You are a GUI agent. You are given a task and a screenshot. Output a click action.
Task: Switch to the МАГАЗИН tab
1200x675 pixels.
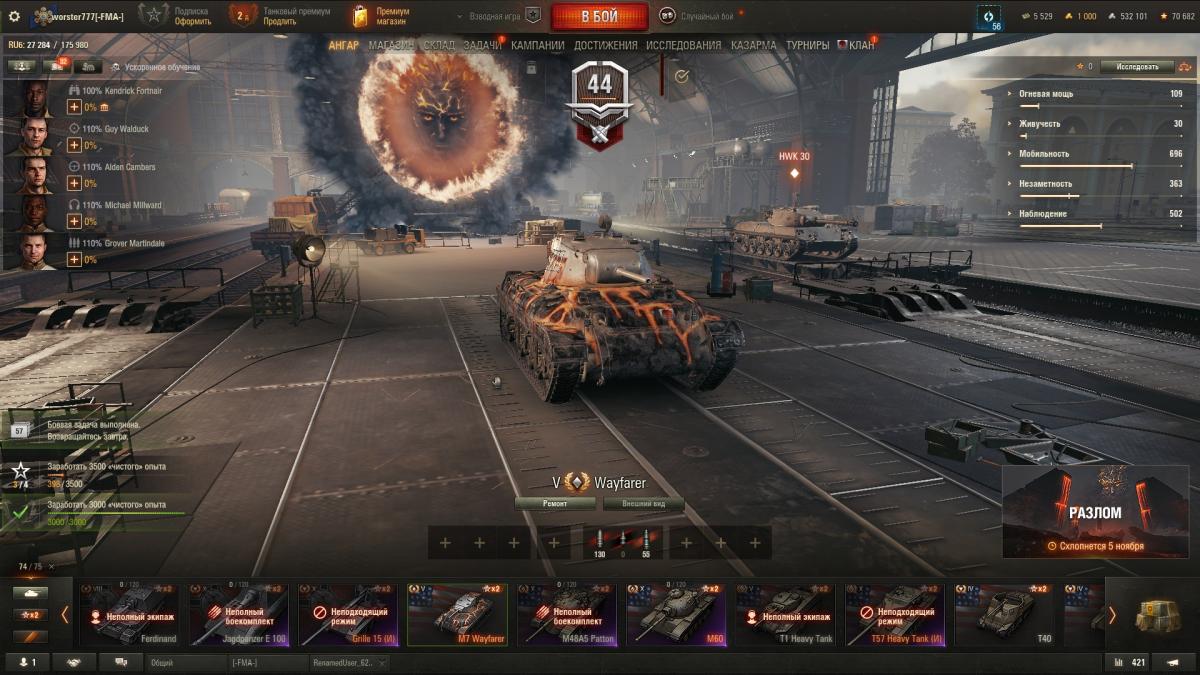[x=391, y=45]
